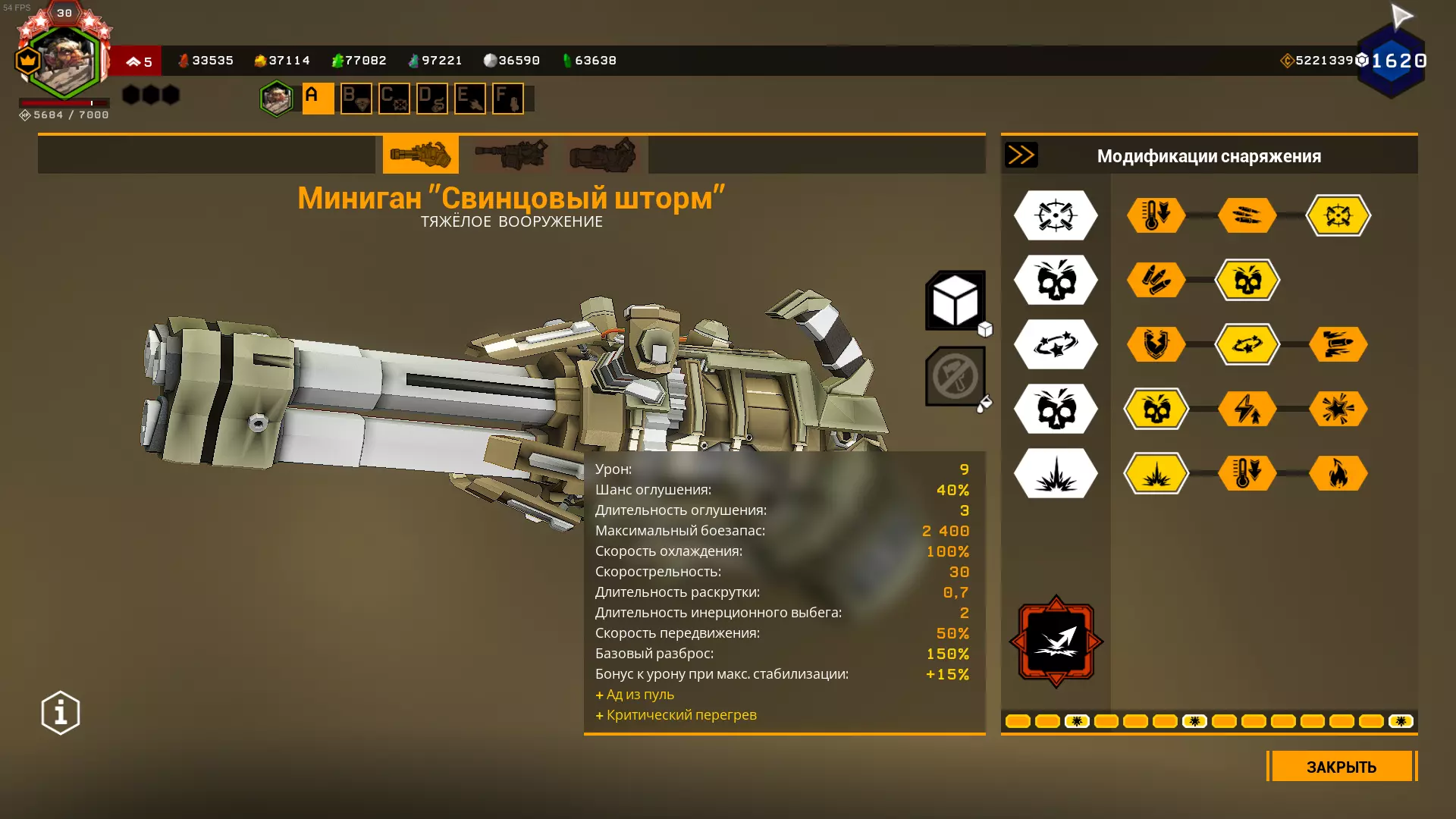Click the small character portrait hexagon
Screen dimensions: 1456x819
[276, 99]
